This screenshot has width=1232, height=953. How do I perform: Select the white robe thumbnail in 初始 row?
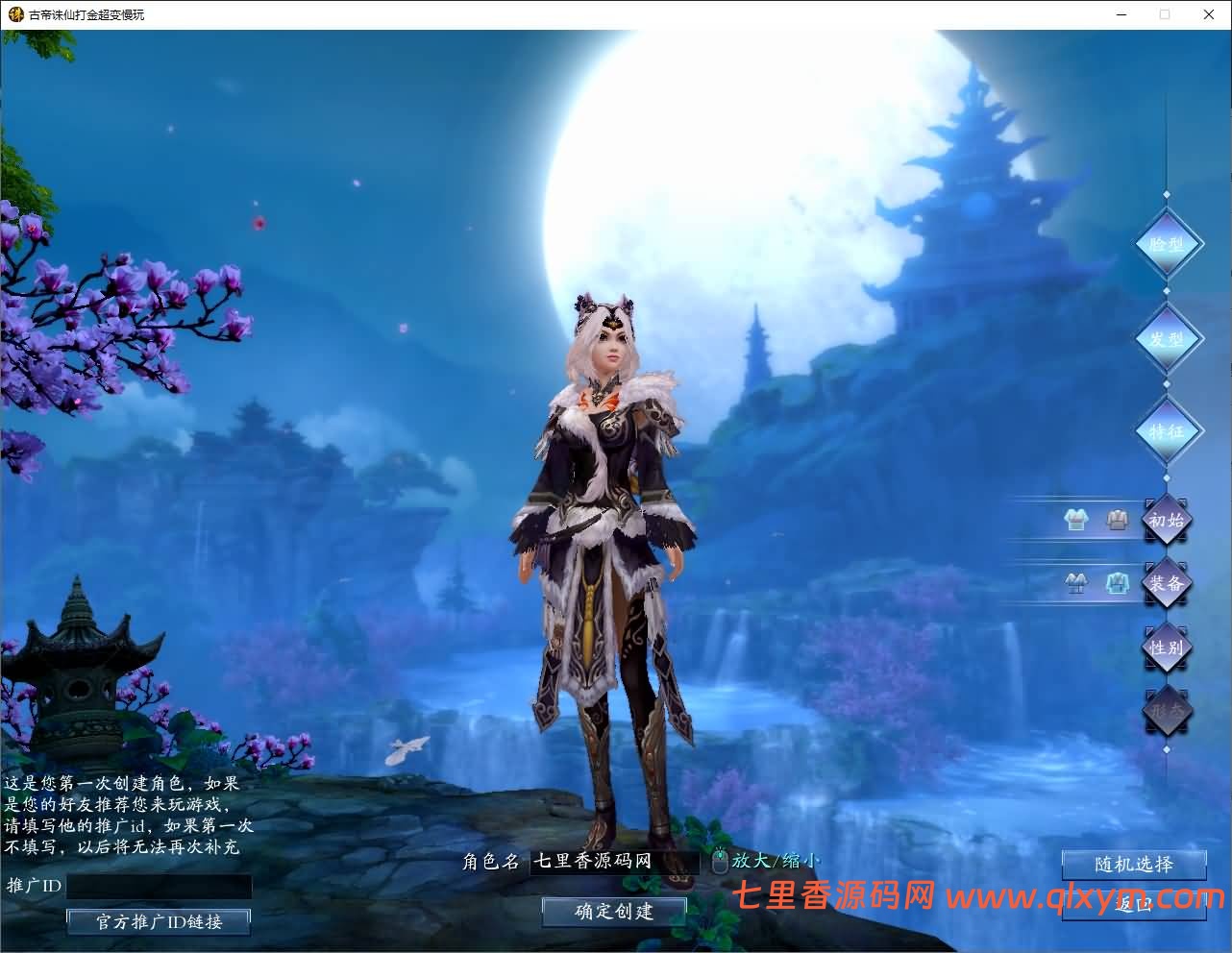1076,519
